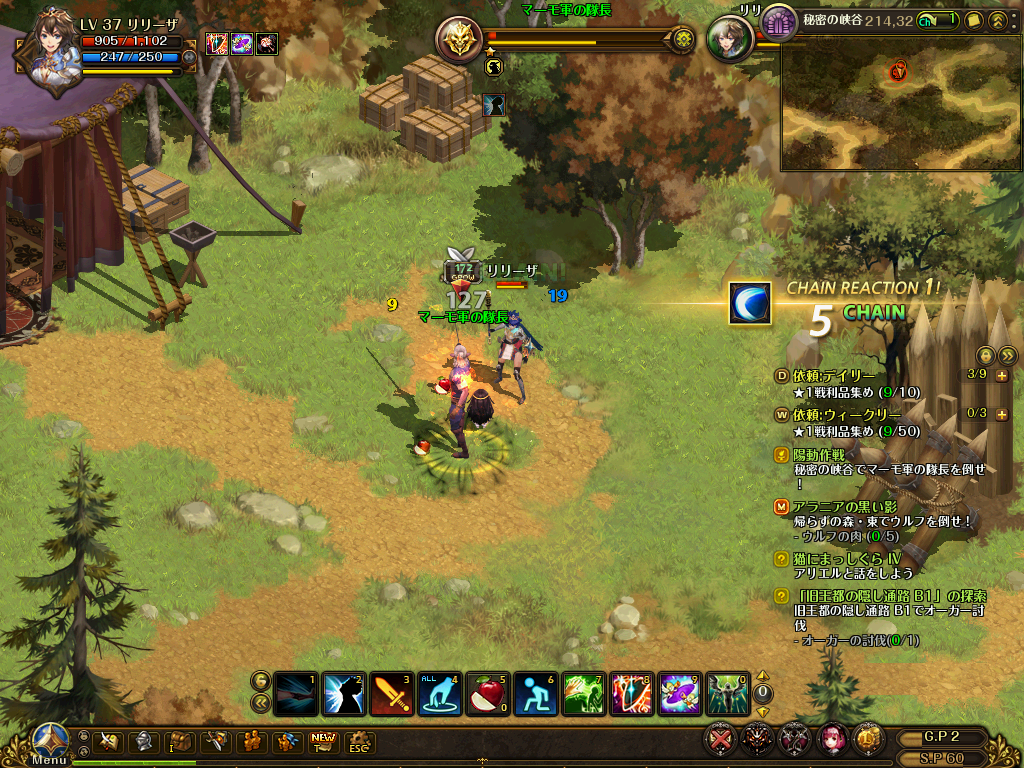The image size is (1024, 768).
Task: Use the red apple item in the hotbar
Action: pos(487,693)
